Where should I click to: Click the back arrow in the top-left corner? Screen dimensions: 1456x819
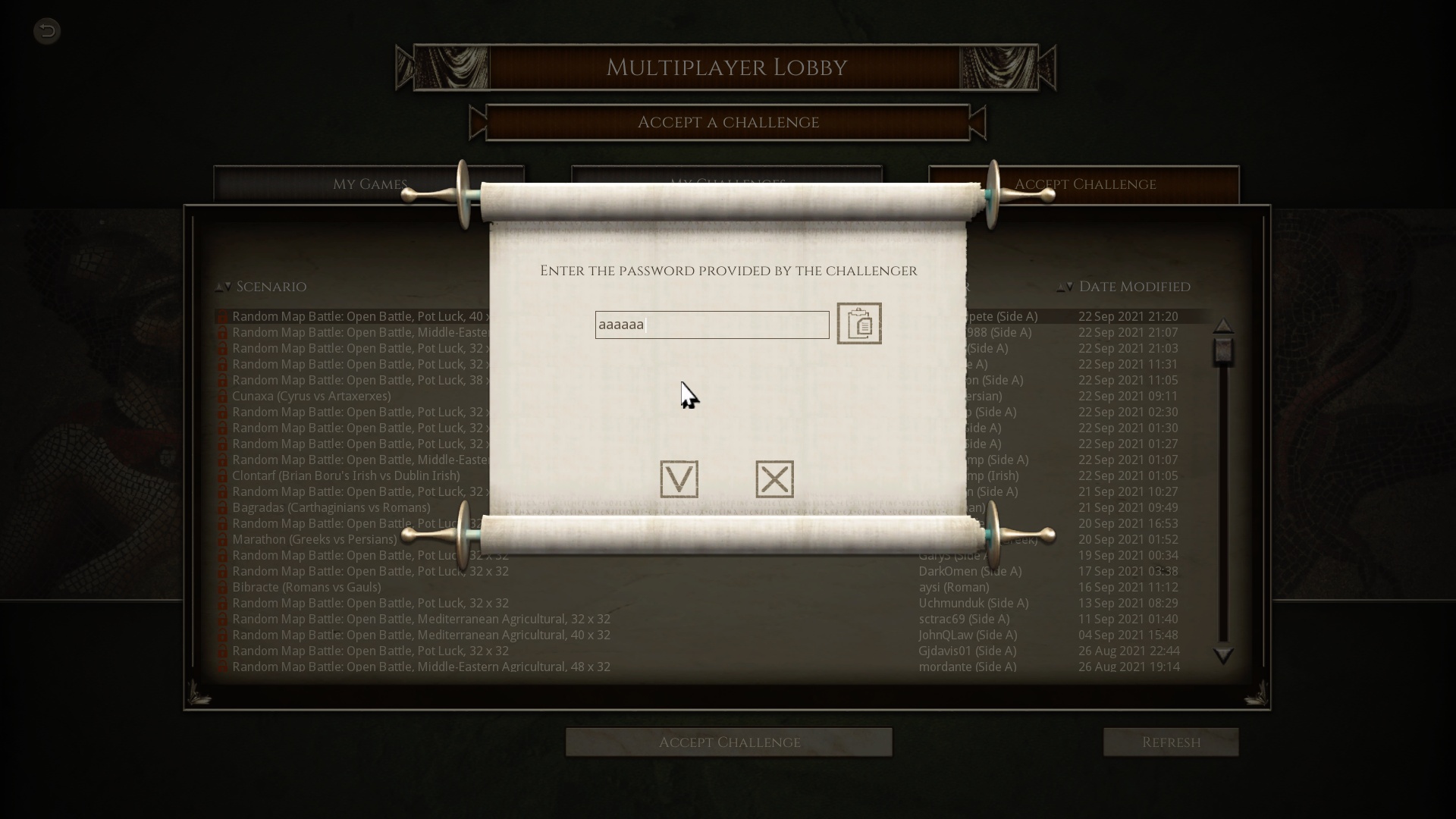coord(46,31)
